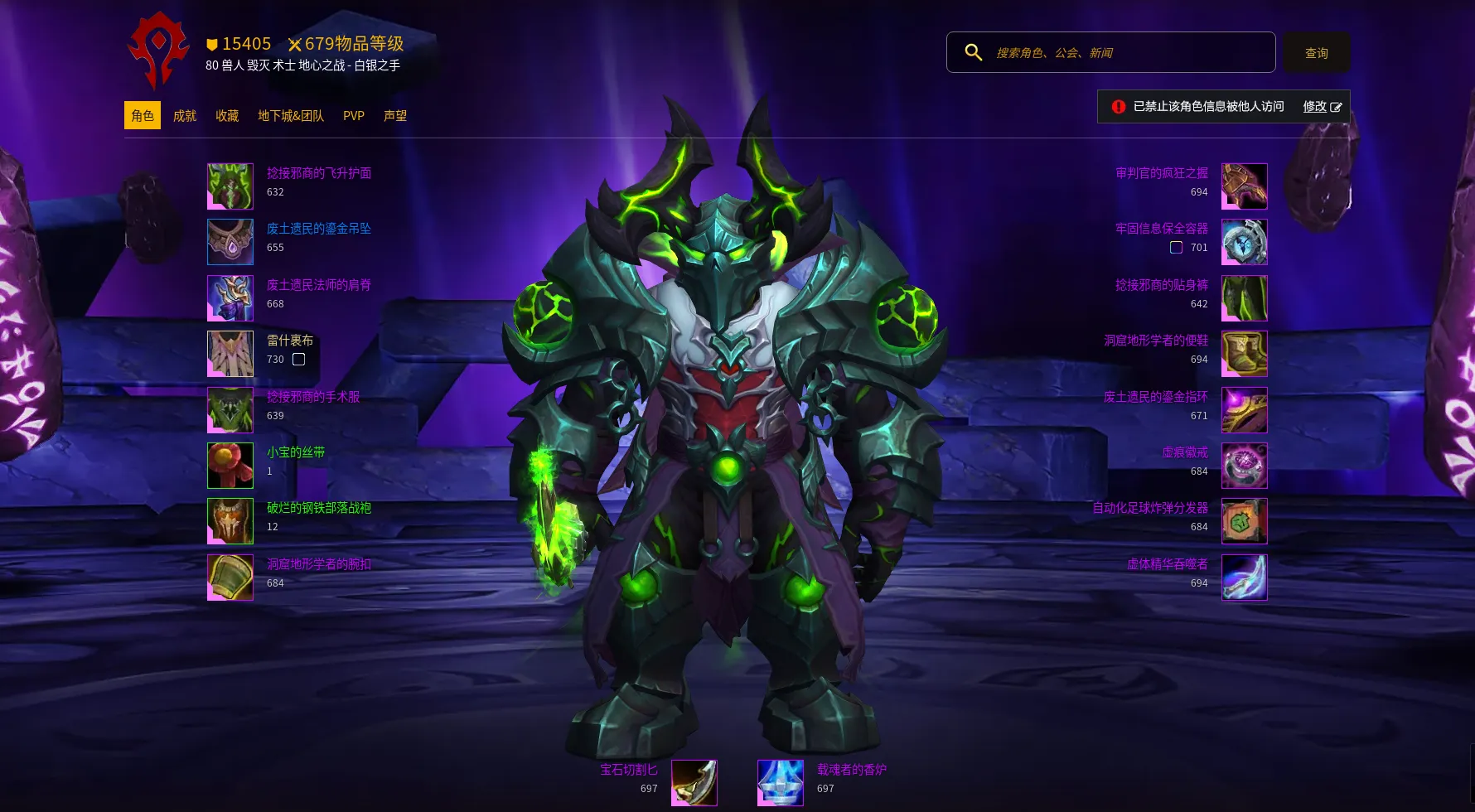Viewport: 1475px width, 812px height.
Task: Open the 收藏 tab
Action: [227, 116]
